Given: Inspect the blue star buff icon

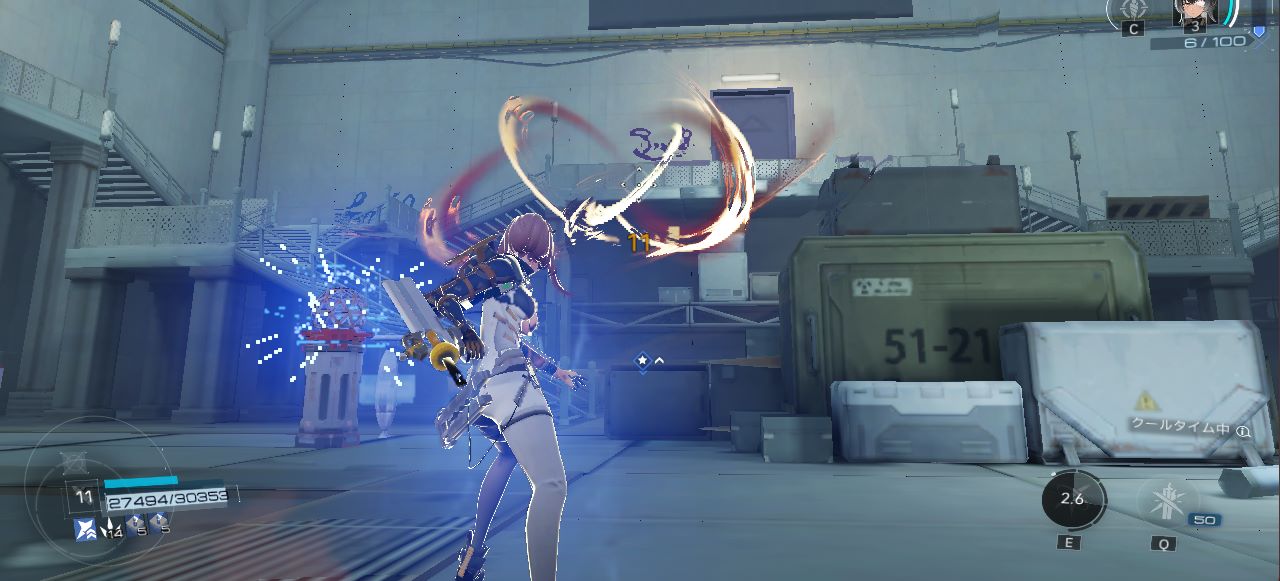Looking at the screenshot, I should click(86, 528).
